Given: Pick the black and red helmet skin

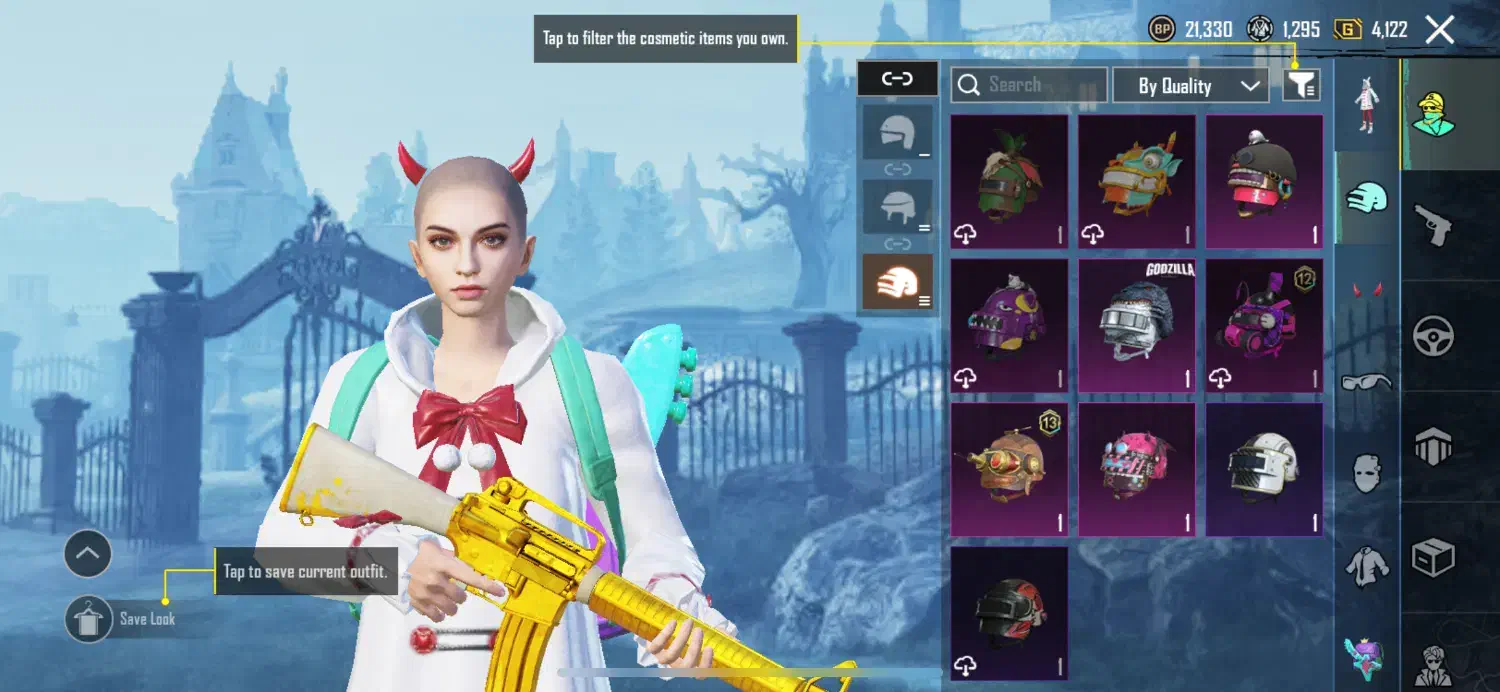Looking at the screenshot, I should [x=1009, y=613].
